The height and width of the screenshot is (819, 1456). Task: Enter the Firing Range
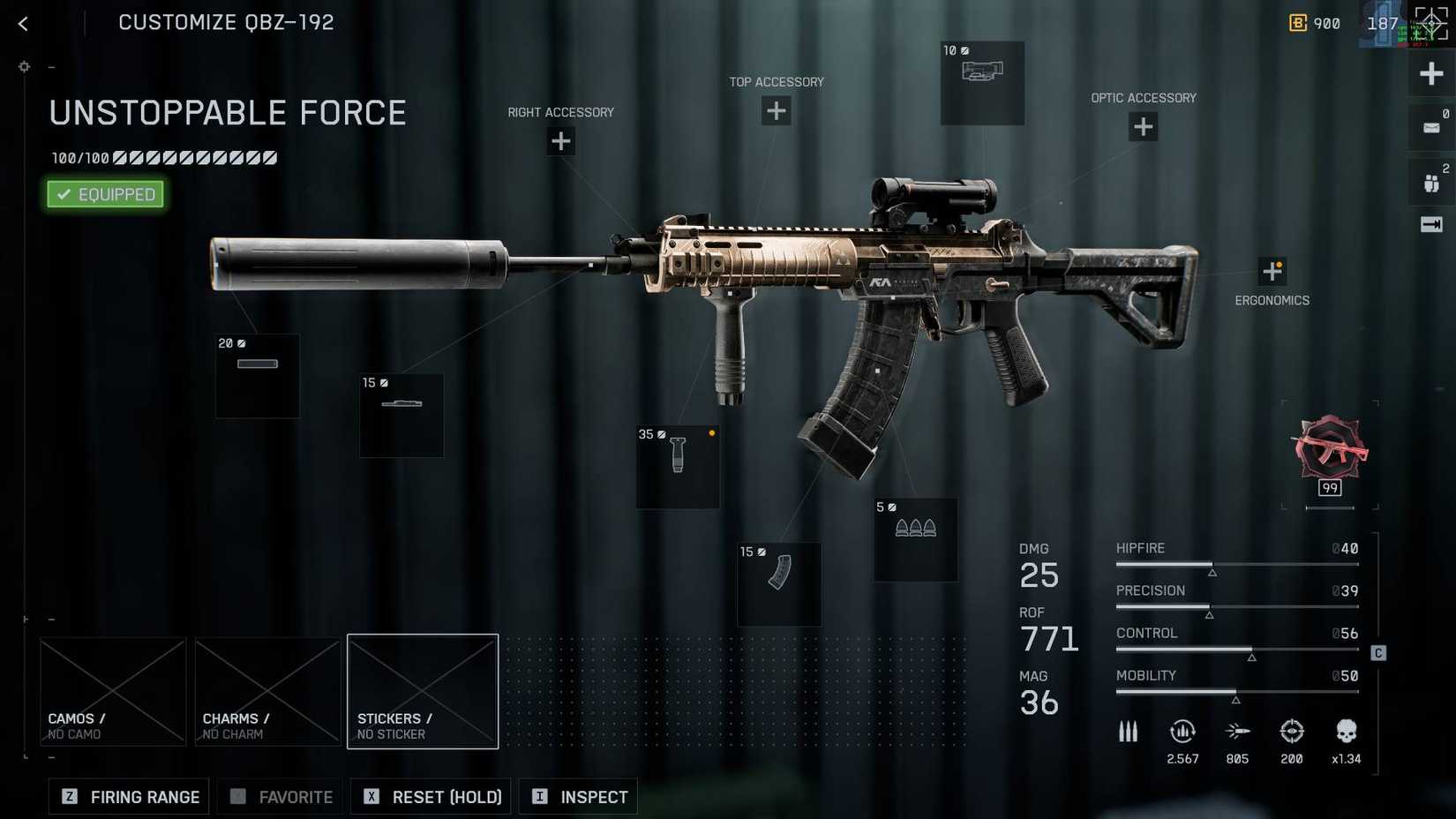coord(128,796)
